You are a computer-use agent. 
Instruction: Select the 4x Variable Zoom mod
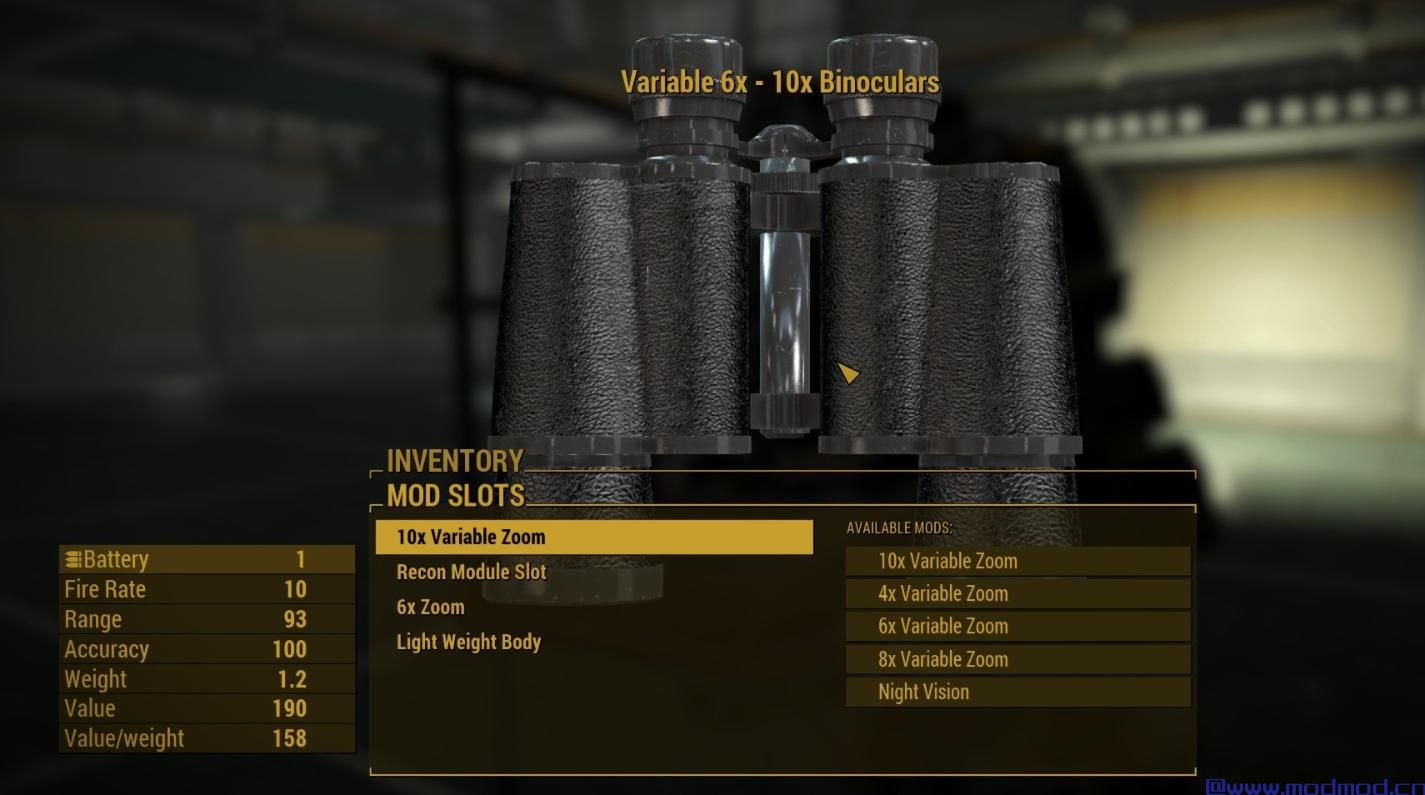[1016, 593]
